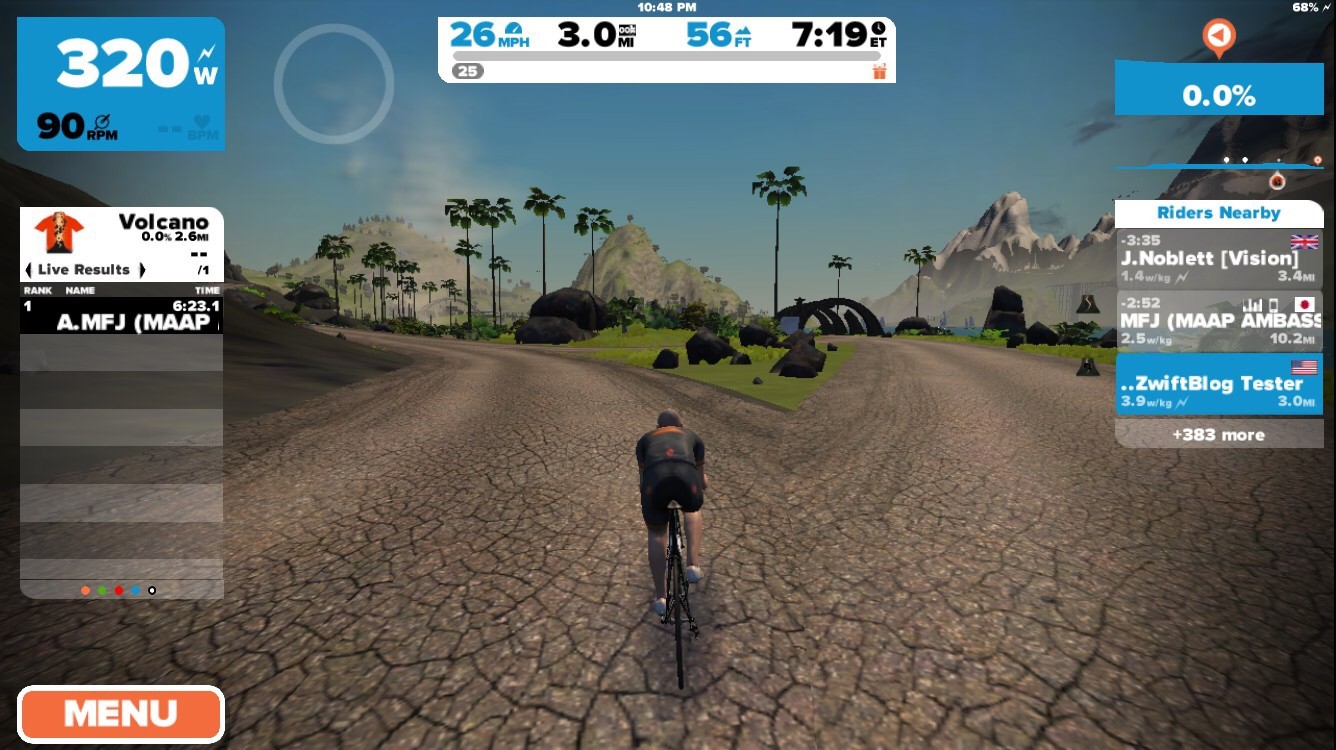Image resolution: width=1336 pixels, height=750 pixels.
Task: Show the +383 more riders list
Action: coord(1218,435)
